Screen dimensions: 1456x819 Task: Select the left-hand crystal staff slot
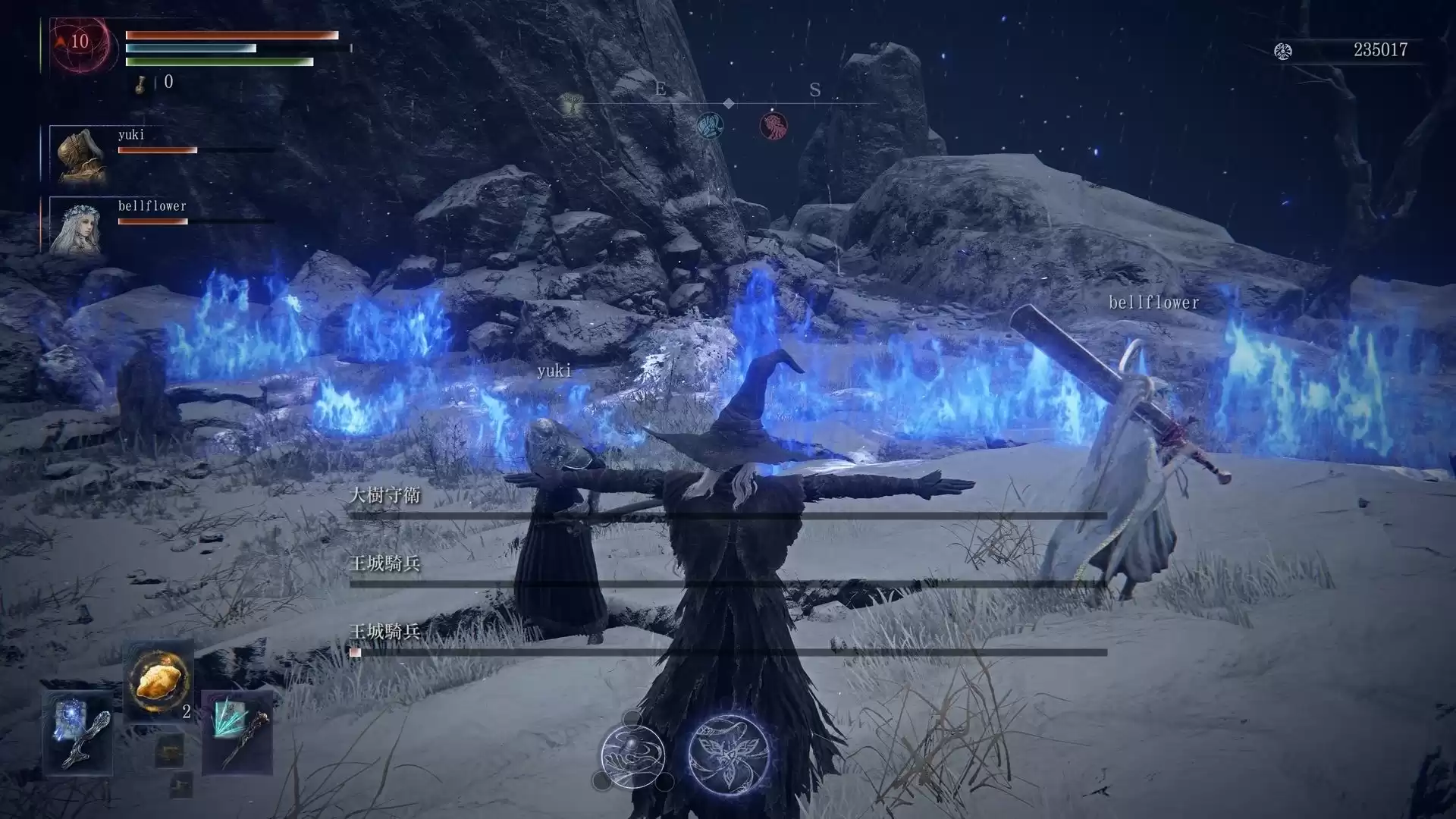click(x=78, y=733)
